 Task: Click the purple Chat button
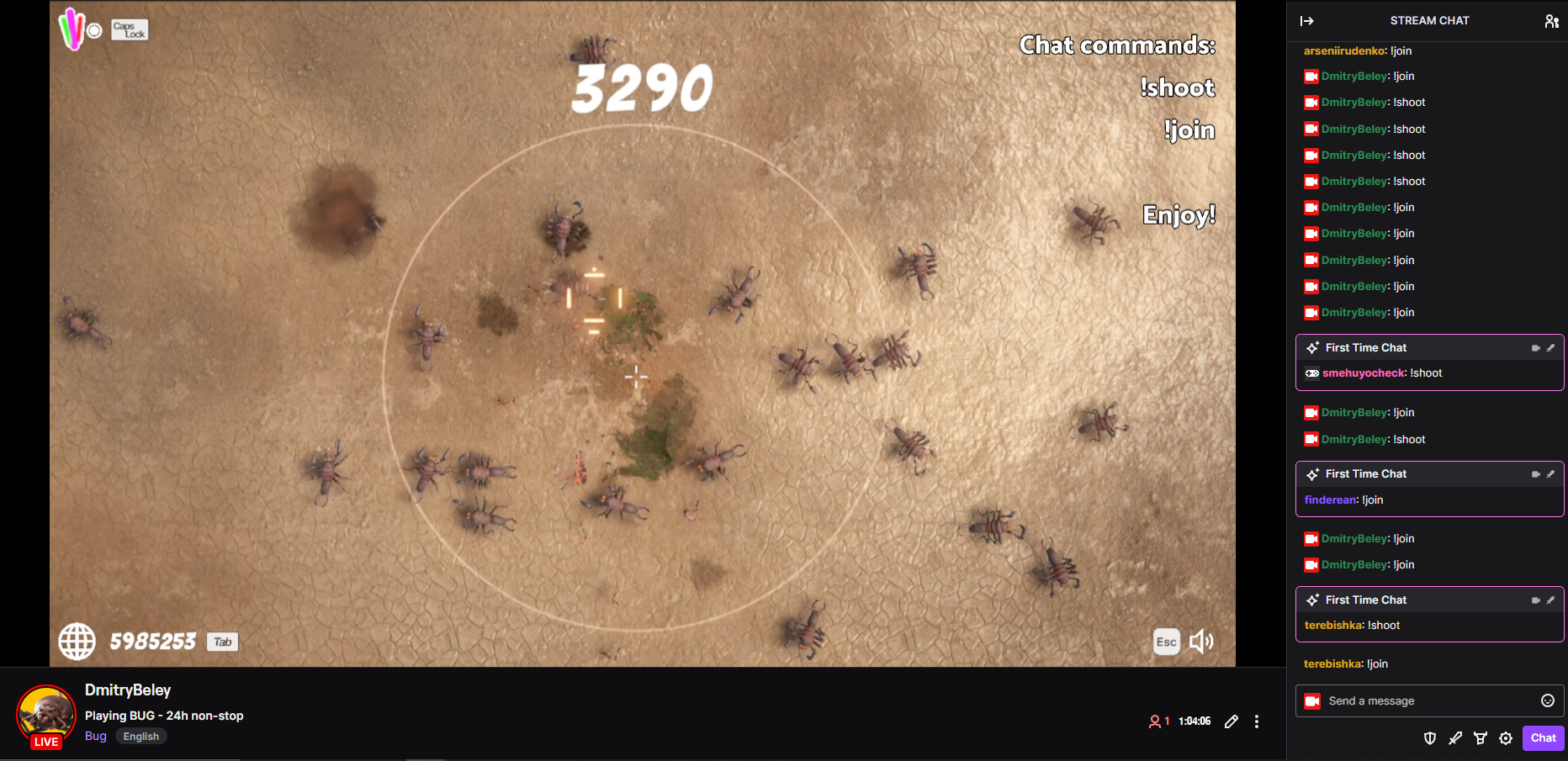pyautogui.click(x=1544, y=738)
